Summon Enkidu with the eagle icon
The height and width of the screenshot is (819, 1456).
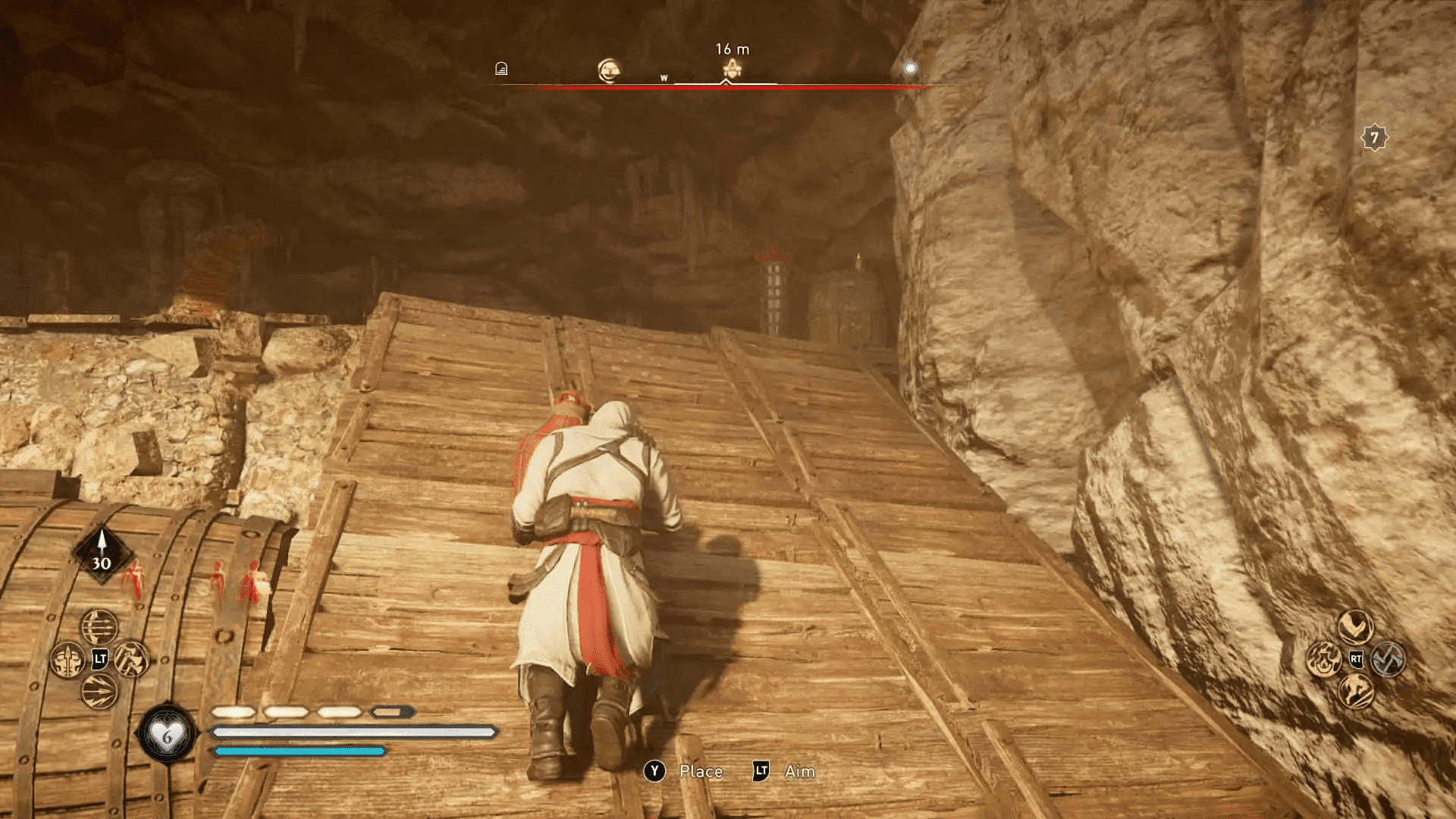point(1356,626)
